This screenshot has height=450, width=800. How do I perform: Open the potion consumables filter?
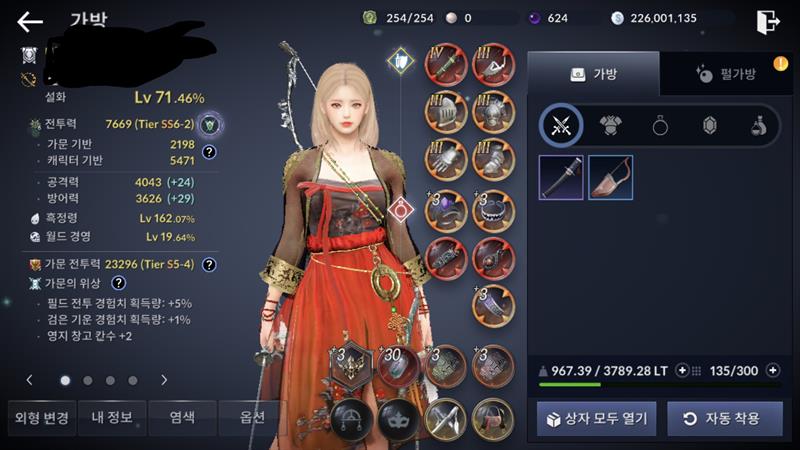(x=759, y=125)
